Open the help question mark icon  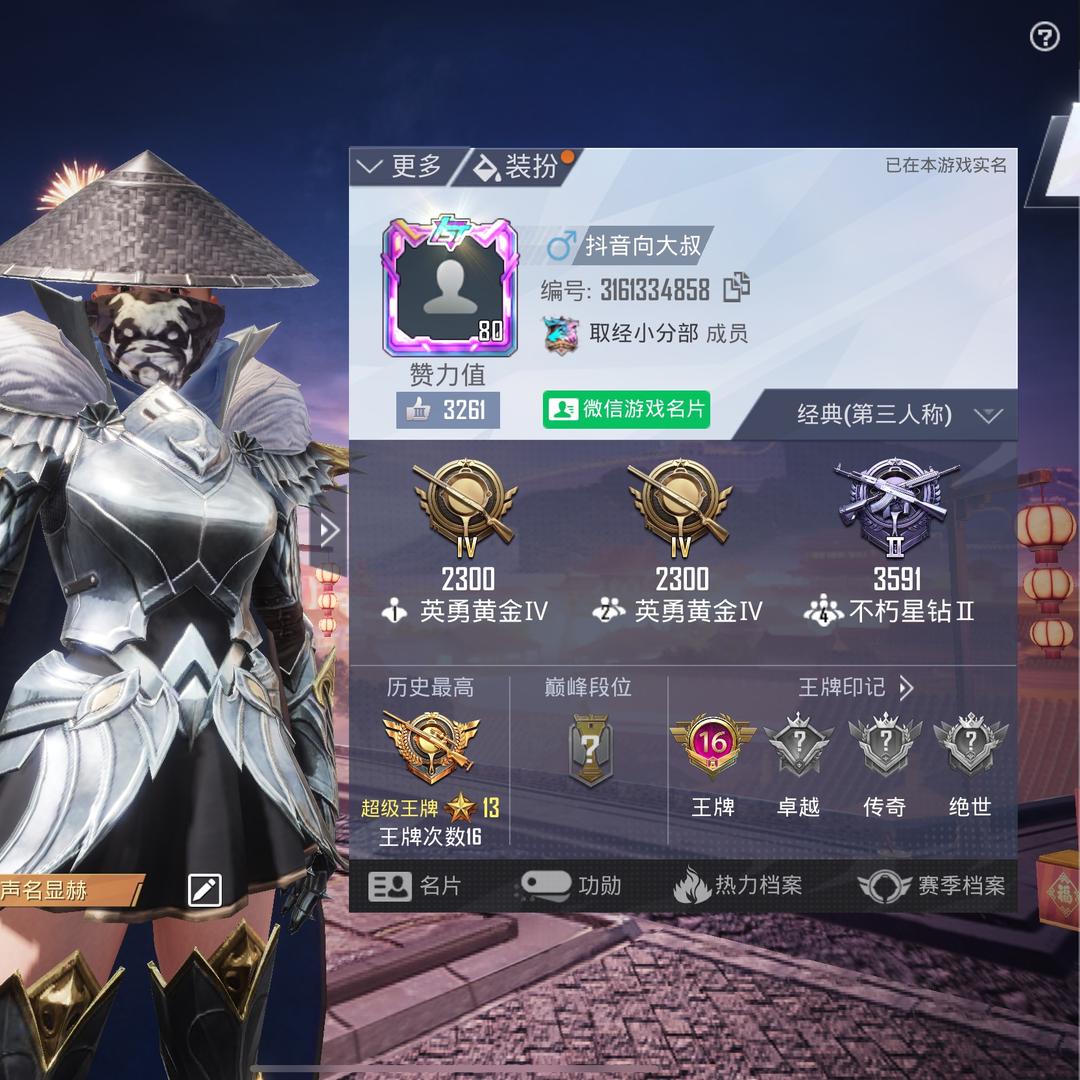tap(1044, 38)
